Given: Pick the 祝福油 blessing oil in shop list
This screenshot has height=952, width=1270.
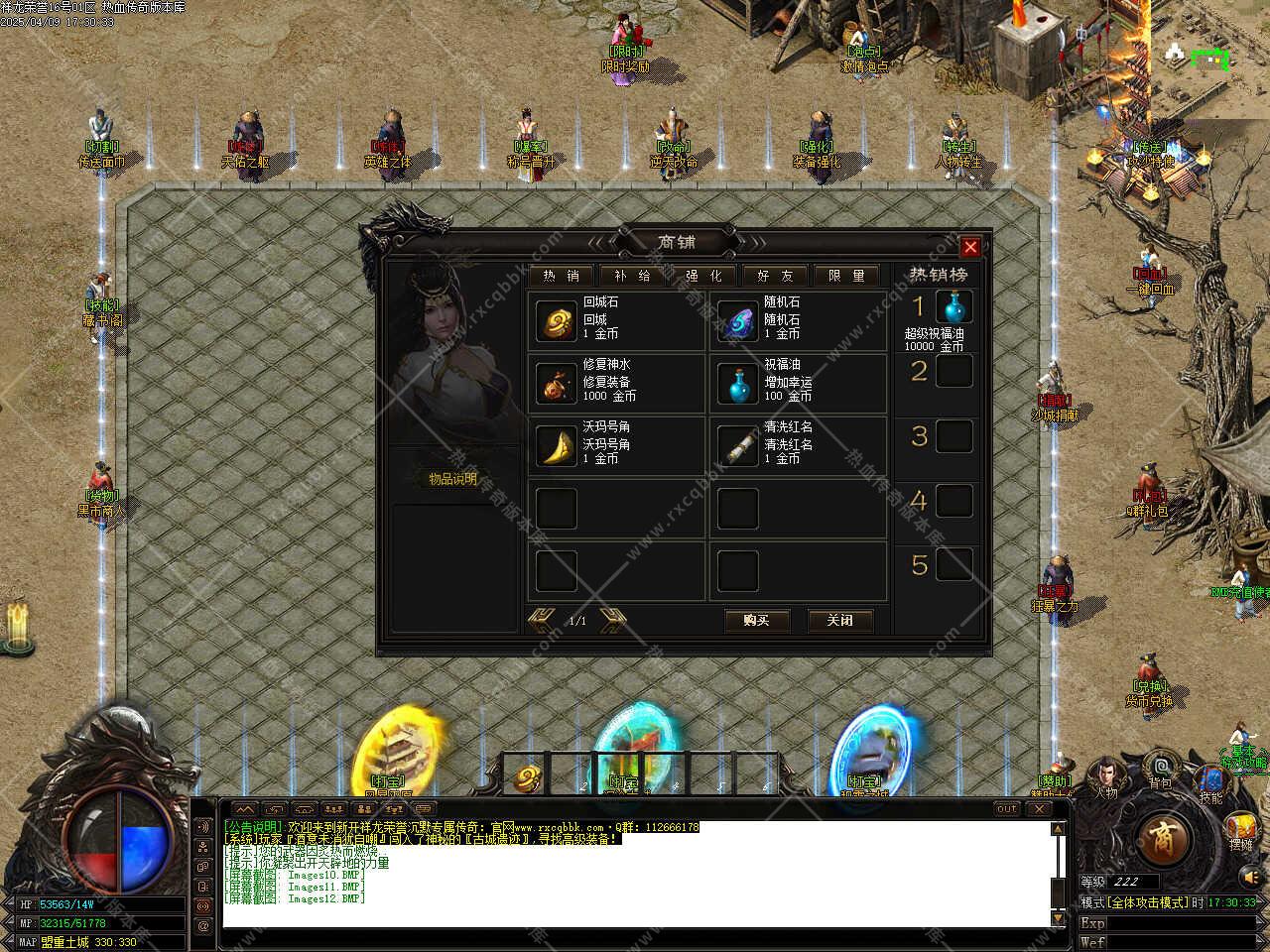Looking at the screenshot, I should point(737,383).
